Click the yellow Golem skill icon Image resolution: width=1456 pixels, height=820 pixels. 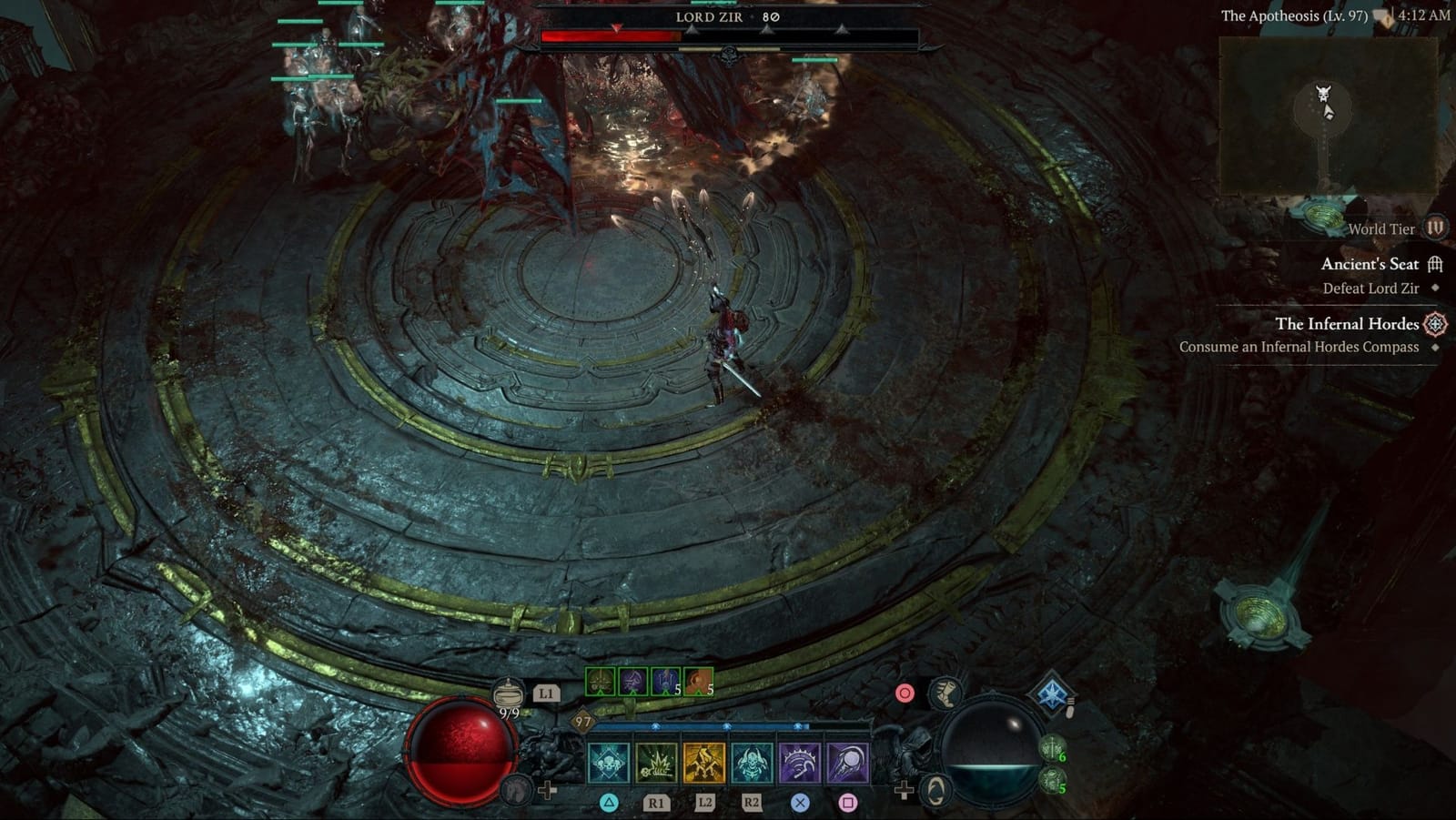coord(705,764)
